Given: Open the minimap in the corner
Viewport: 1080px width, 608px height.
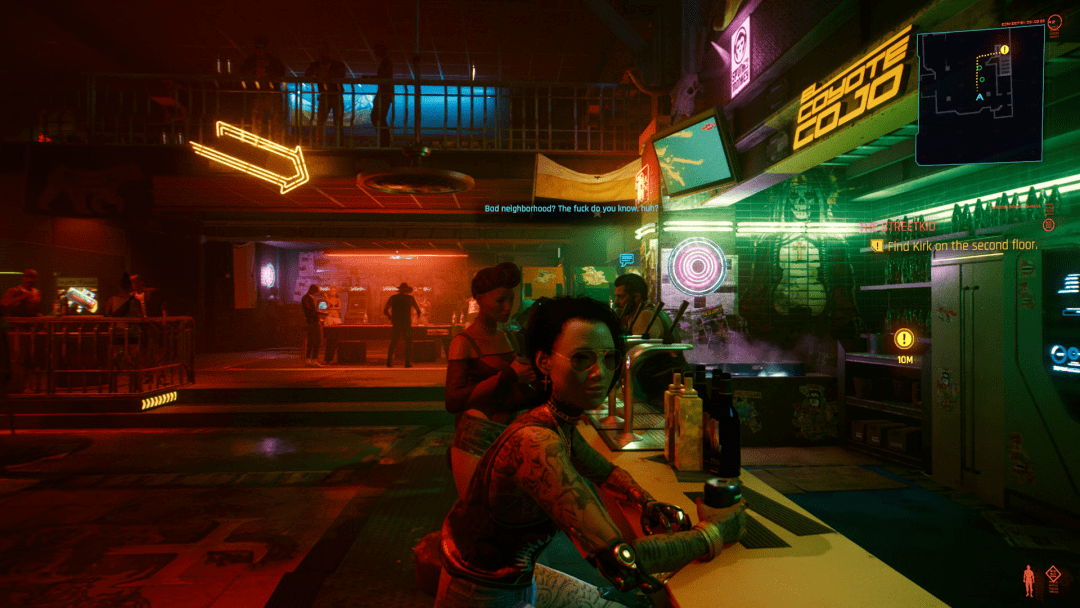Looking at the screenshot, I should 980,94.
